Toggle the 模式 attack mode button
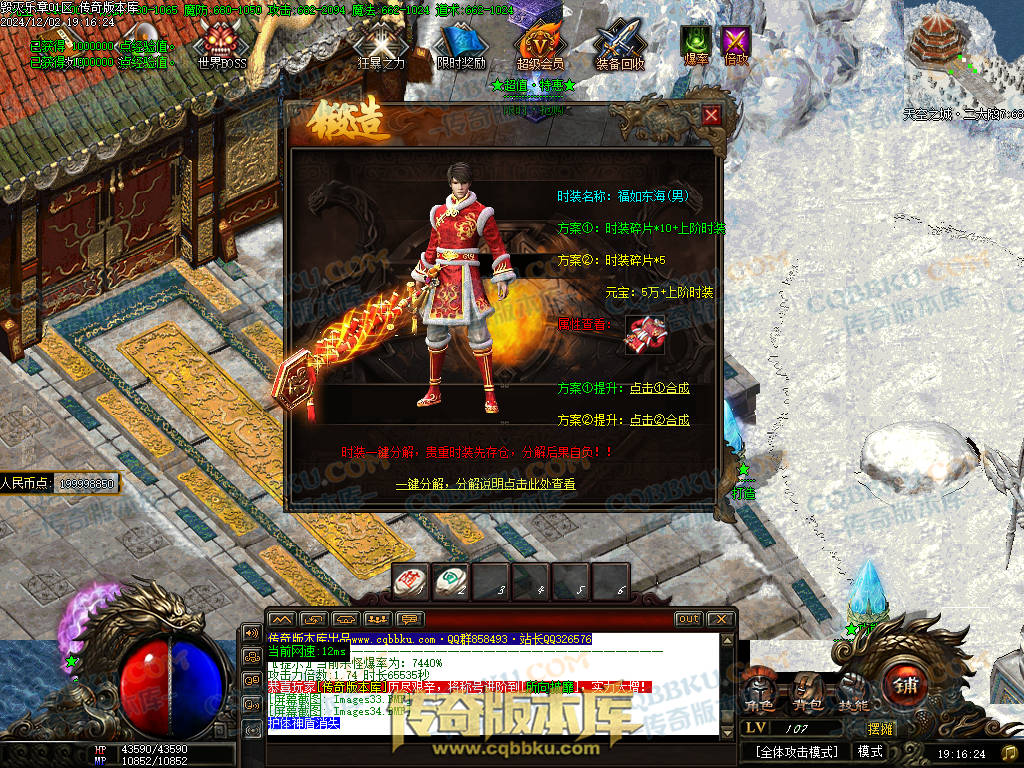The image size is (1024, 768). 870,752
